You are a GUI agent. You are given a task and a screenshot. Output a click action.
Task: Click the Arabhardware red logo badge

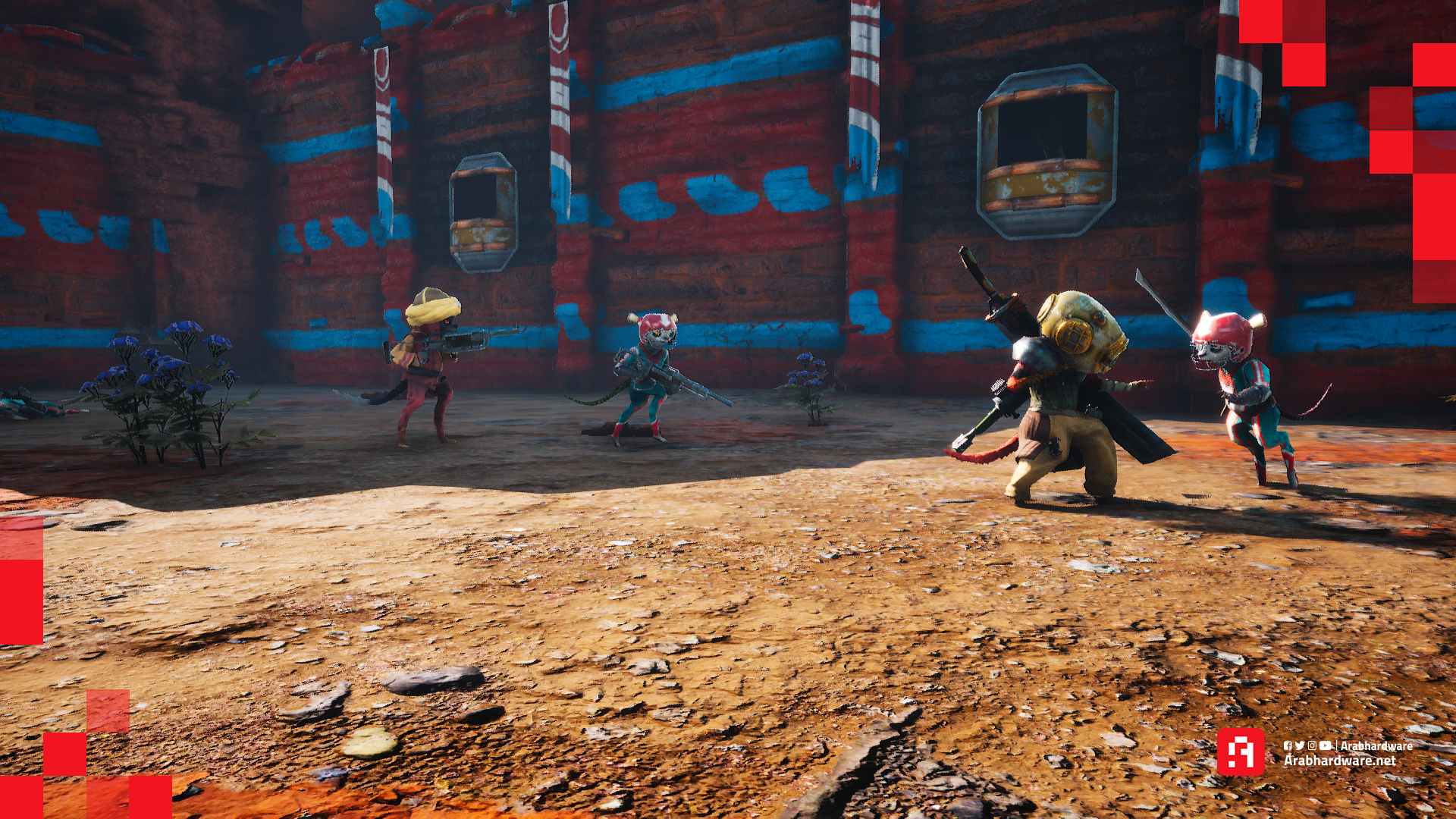[1241, 752]
